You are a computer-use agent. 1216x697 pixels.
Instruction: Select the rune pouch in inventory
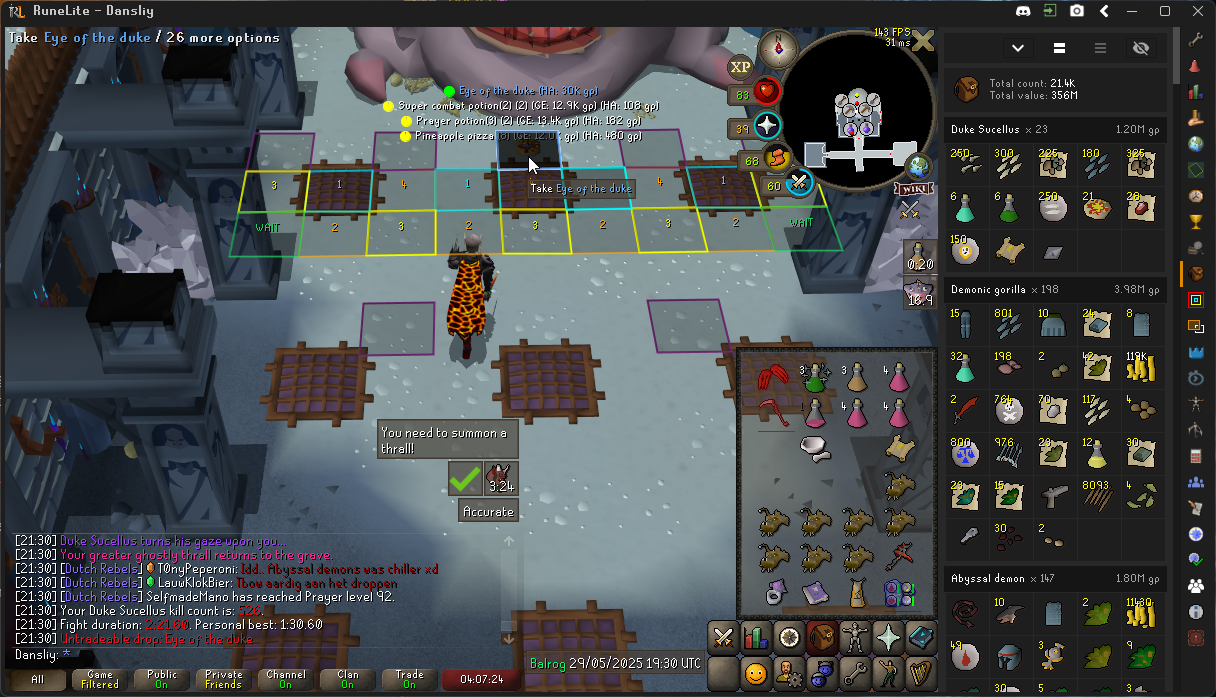point(899,593)
